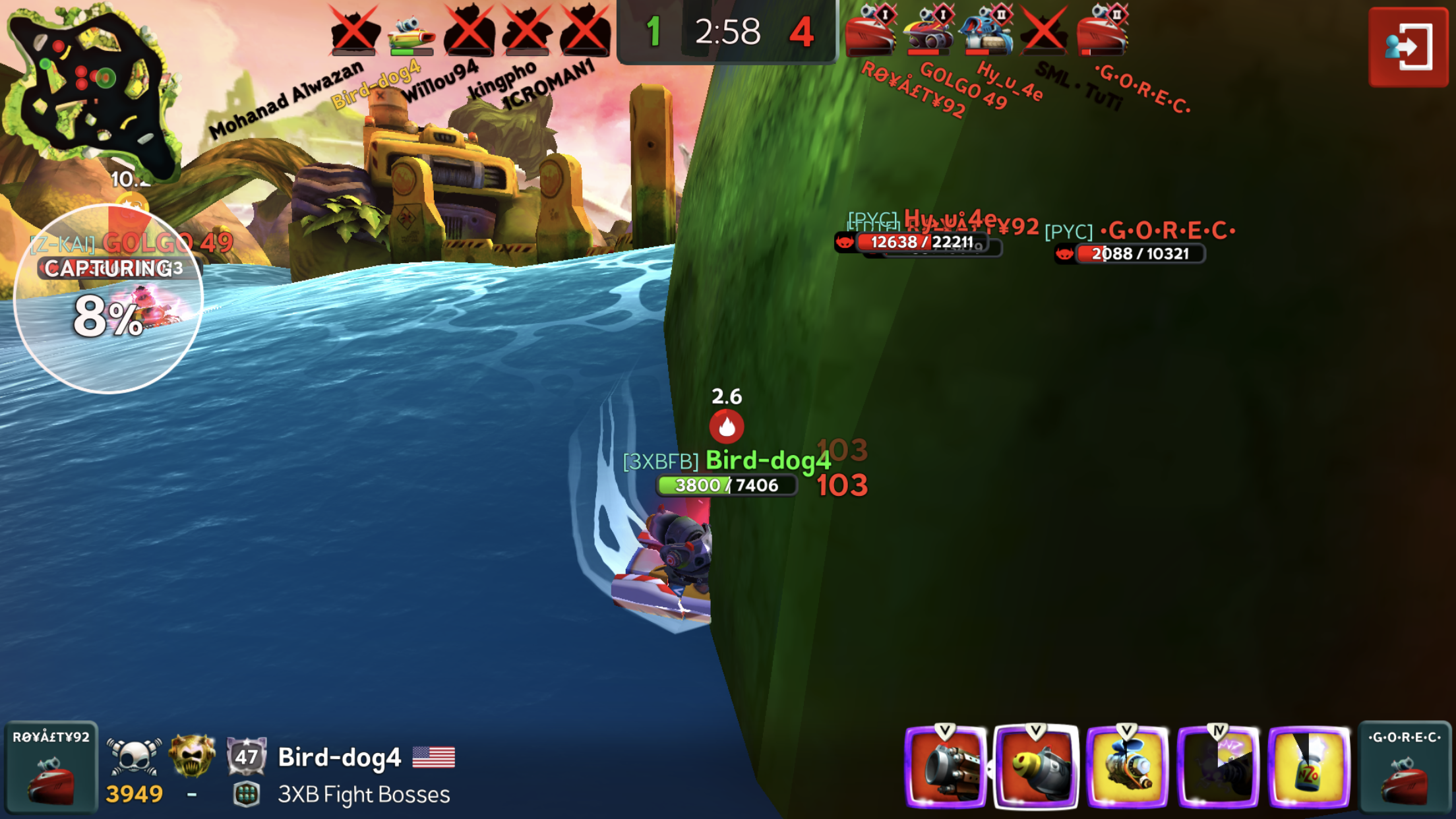This screenshot has width=1456, height=819.
Task: Select the grey cannon weapon slot
Action: pyautogui.click(x=946, y=768)
